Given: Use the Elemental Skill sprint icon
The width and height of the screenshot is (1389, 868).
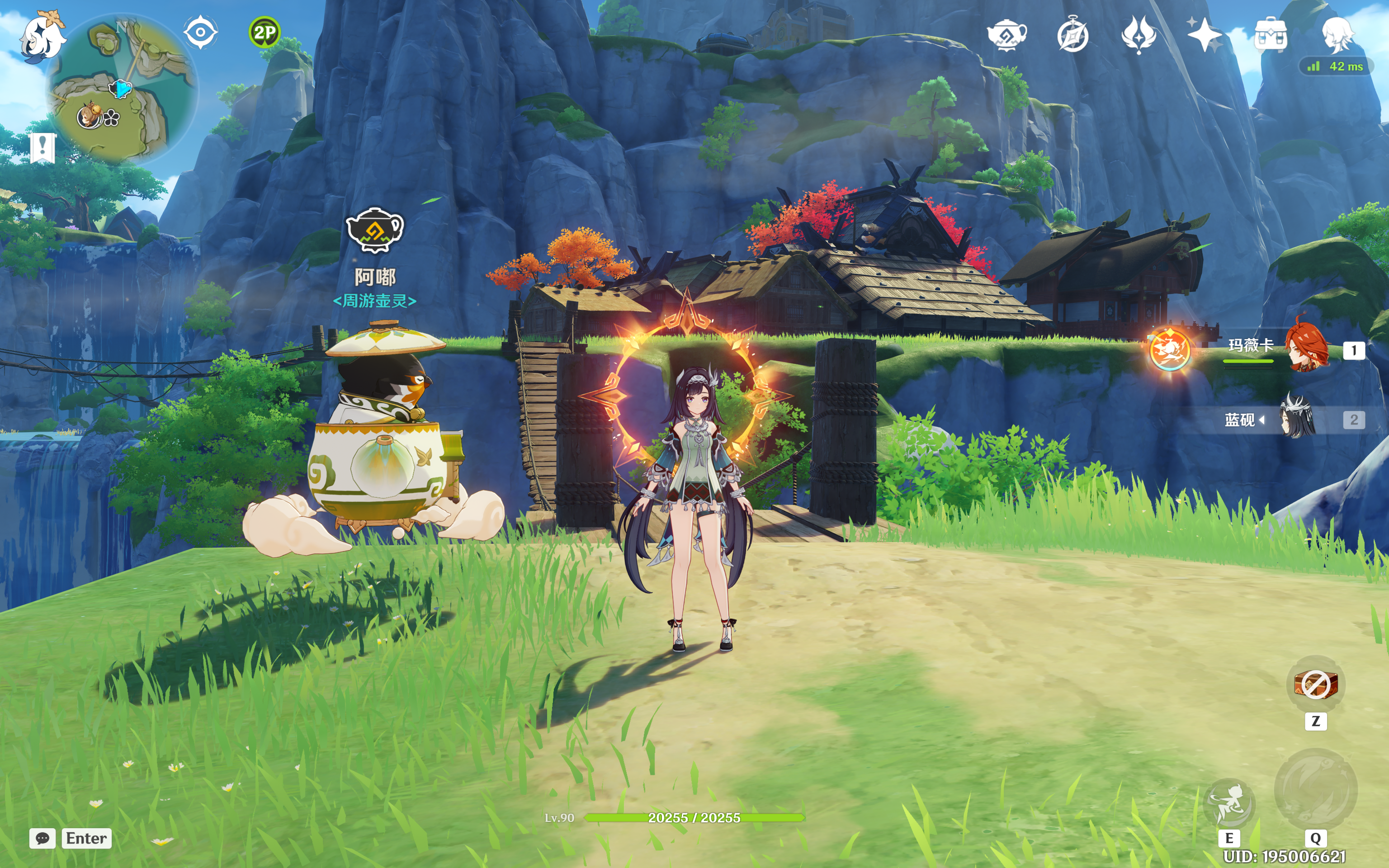Looking at the screenshot, I should click(1229, 802).
